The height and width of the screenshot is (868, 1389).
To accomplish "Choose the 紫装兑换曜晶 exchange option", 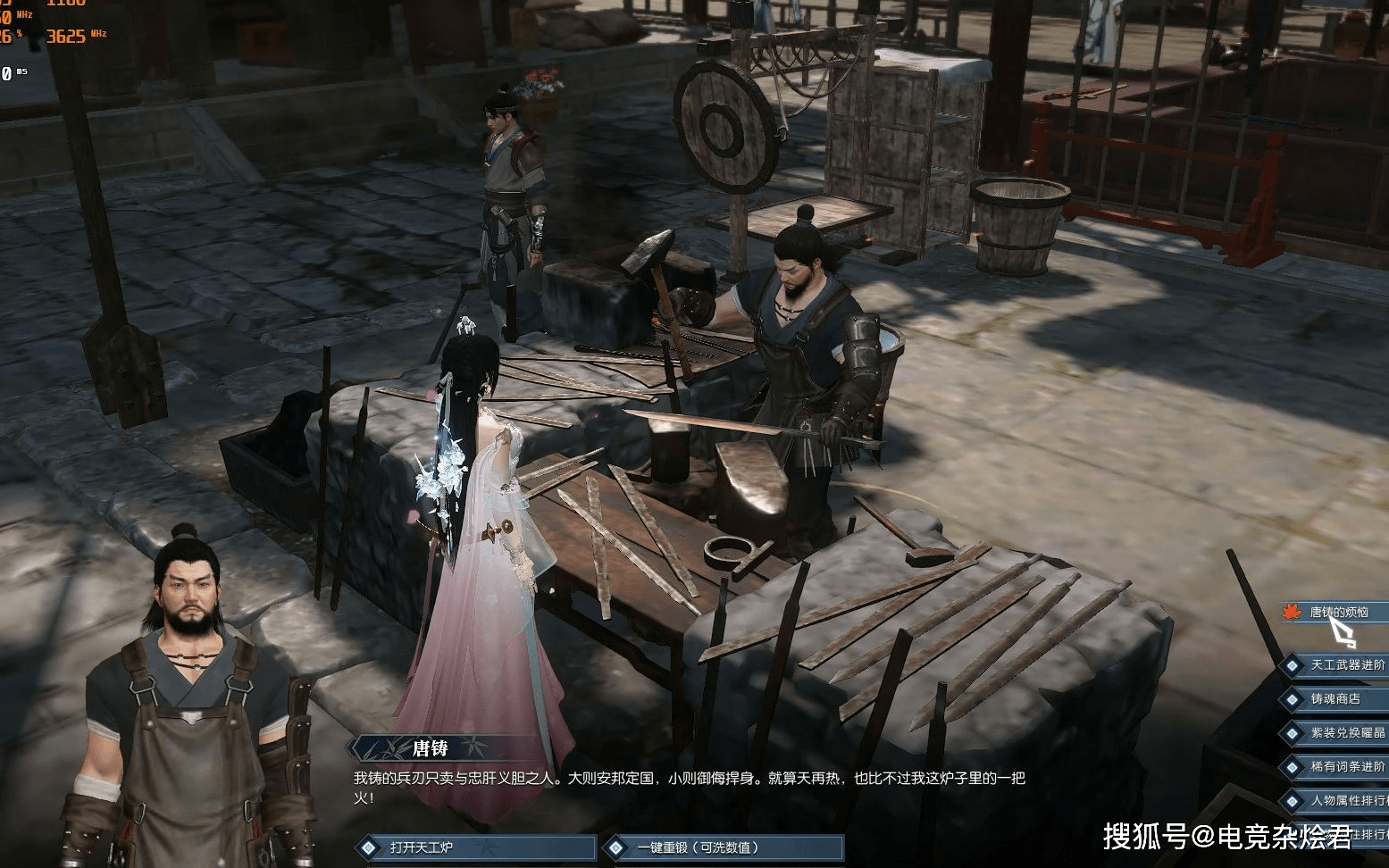I will [x=1346, y=733].
